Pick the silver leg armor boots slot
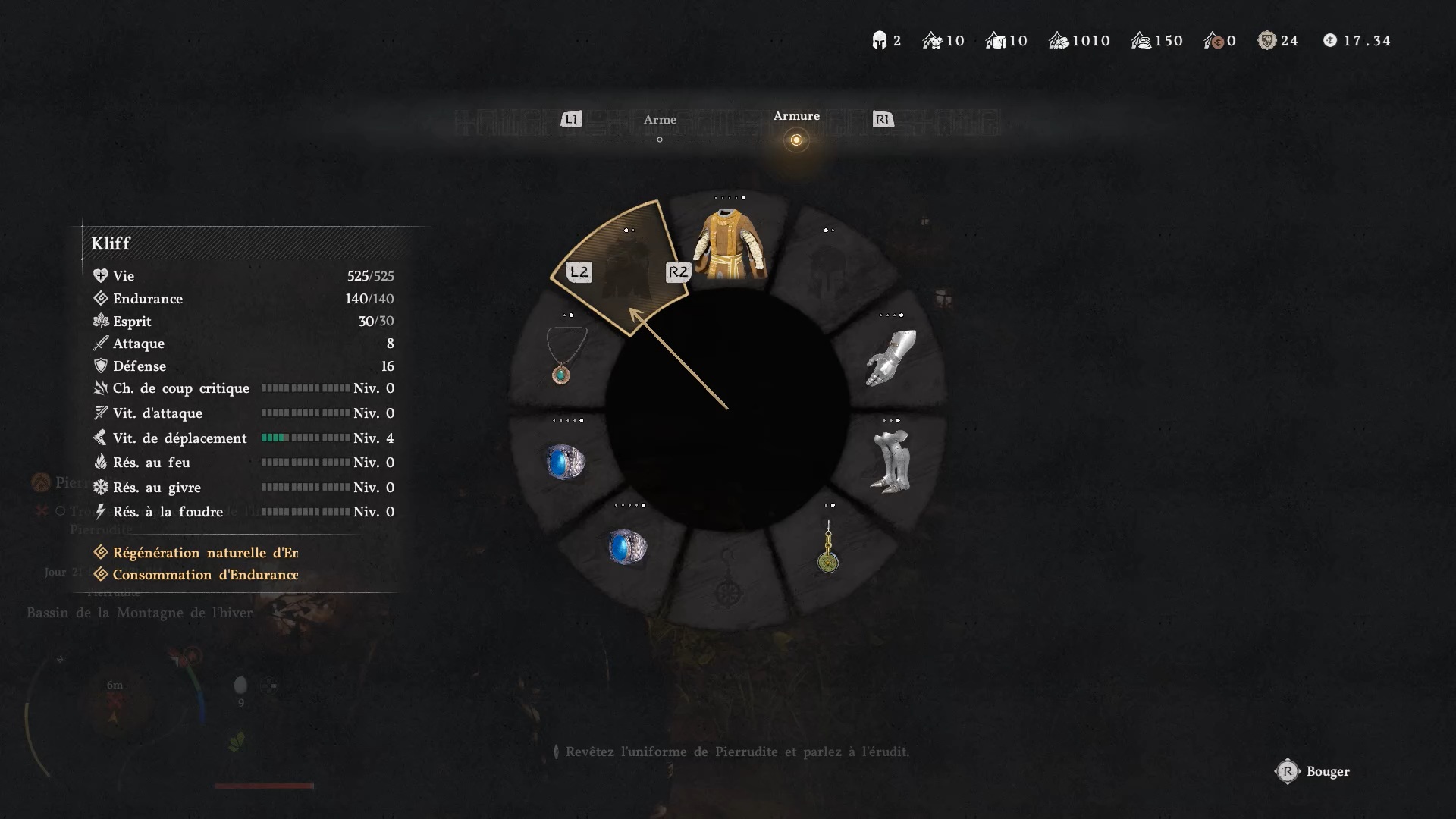Image resolution: width=1456 pixels, height=819 pixels. [891, 461]
